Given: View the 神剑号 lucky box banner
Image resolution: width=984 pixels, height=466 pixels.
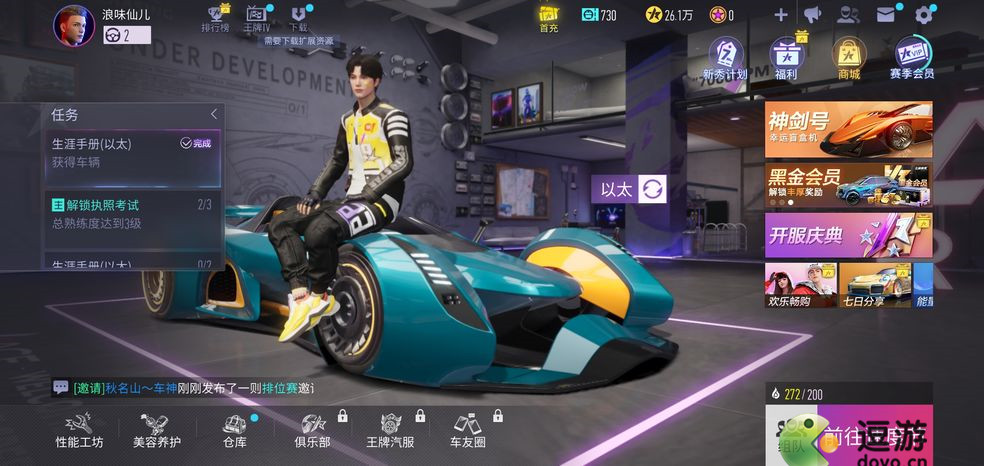Looking at the screenshot, I should 848,129.
